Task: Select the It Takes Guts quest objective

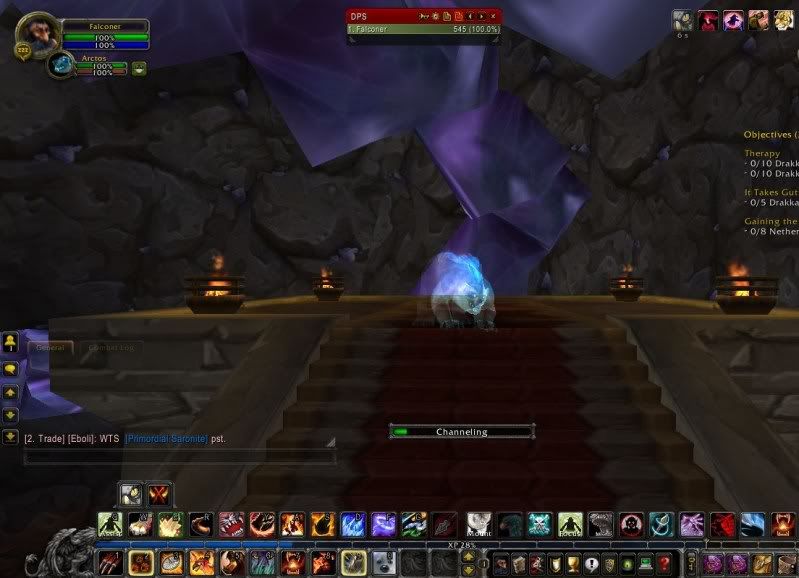Action: 770,192
